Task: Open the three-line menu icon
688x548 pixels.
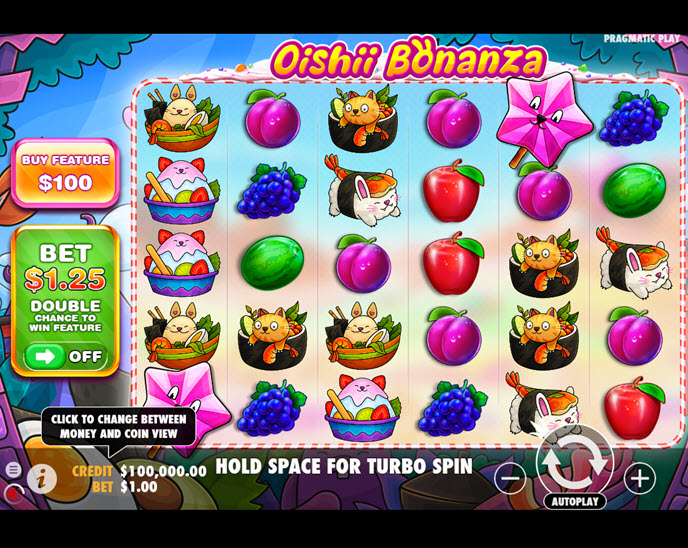Action: click(x=13, y=469)
